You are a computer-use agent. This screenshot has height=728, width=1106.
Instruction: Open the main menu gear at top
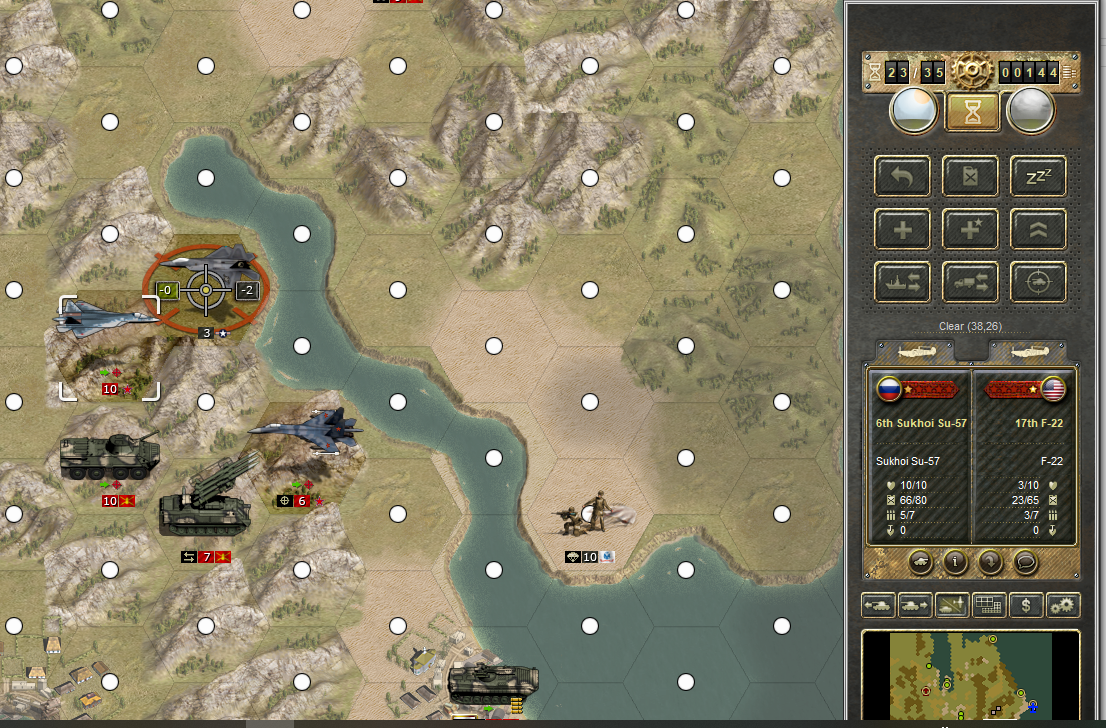point(969,72)
